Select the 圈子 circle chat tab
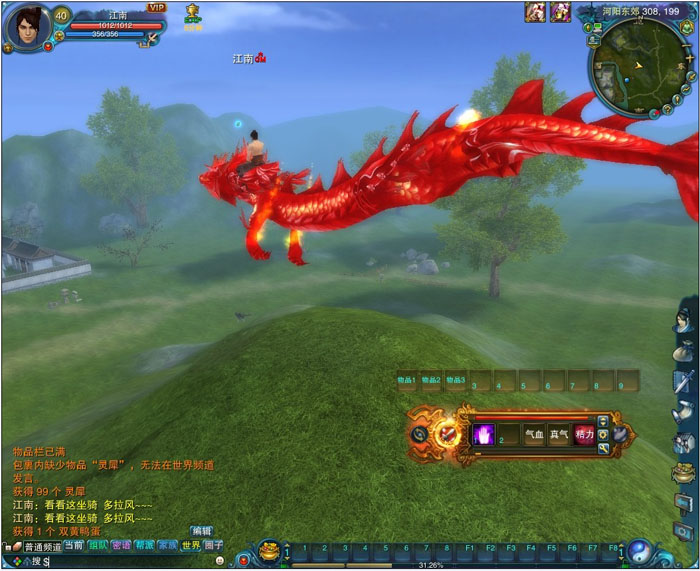The image size is (700, 571). pyautogui.click(x=213, y=545)
